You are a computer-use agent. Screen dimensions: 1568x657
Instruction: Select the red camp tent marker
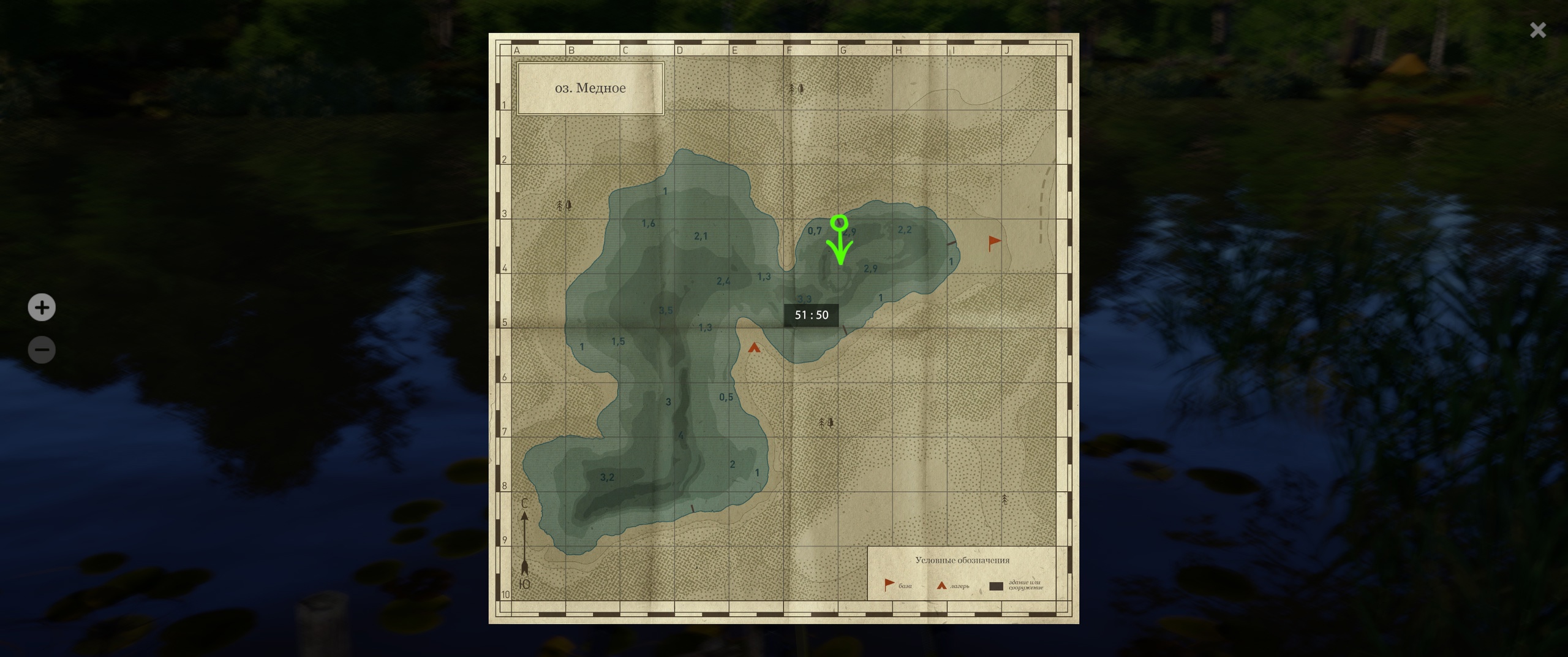click(754, 348)
